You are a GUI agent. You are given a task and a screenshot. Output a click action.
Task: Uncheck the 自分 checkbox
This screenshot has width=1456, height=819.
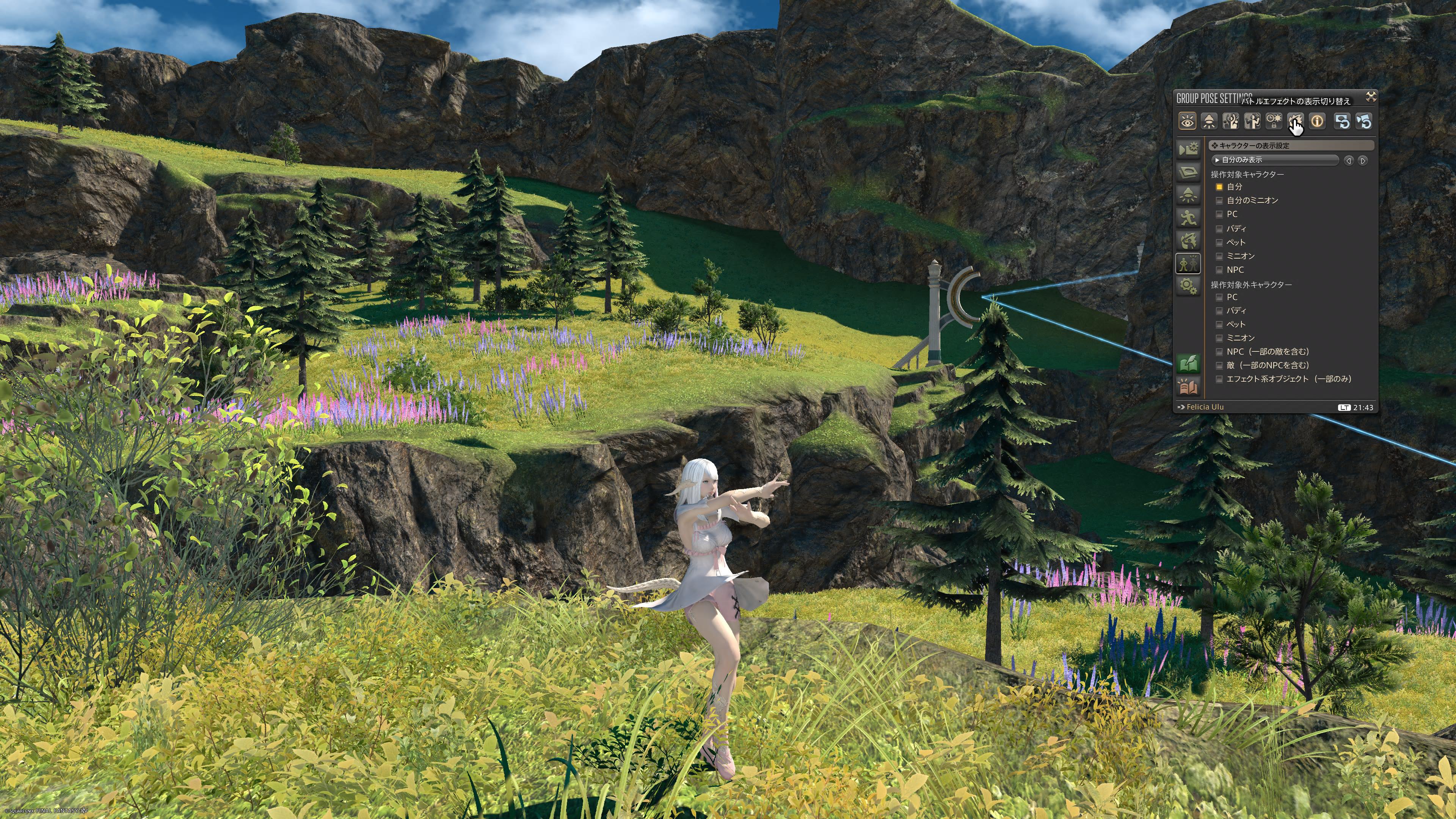click(x=1219, y=187)
